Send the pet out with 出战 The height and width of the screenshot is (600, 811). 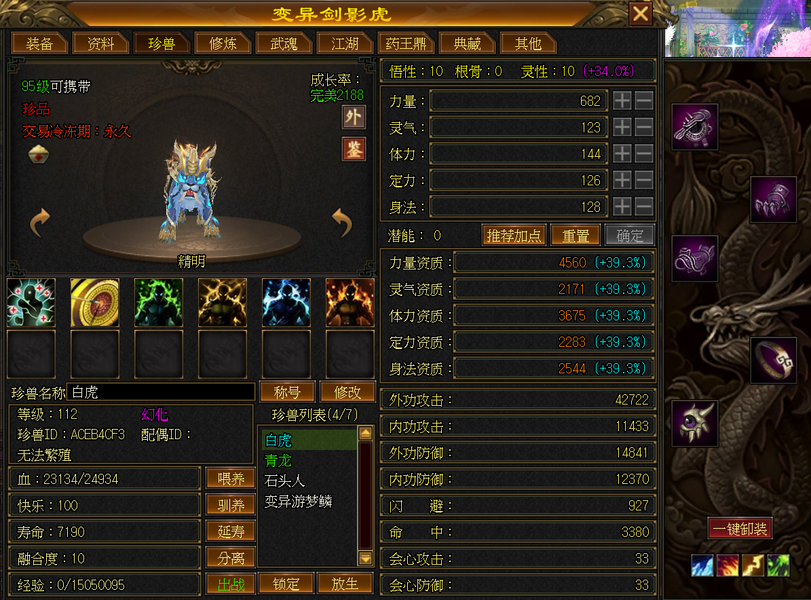pos(231,583)
